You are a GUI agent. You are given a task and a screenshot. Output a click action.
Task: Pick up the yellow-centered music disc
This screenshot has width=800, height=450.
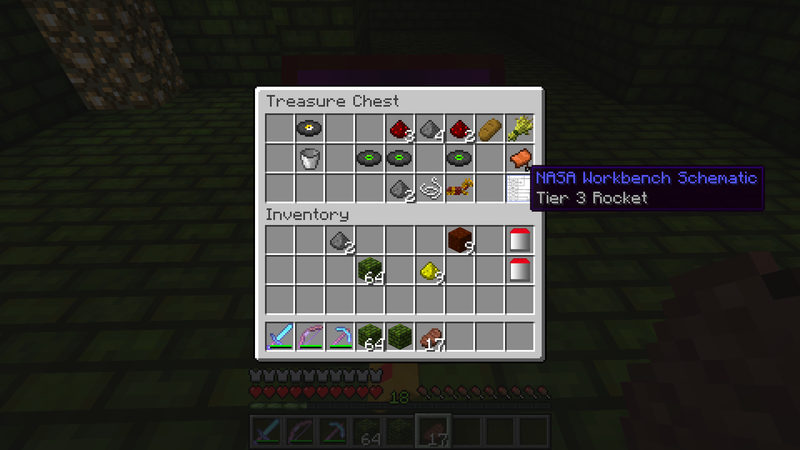click(x=309, y=128)
